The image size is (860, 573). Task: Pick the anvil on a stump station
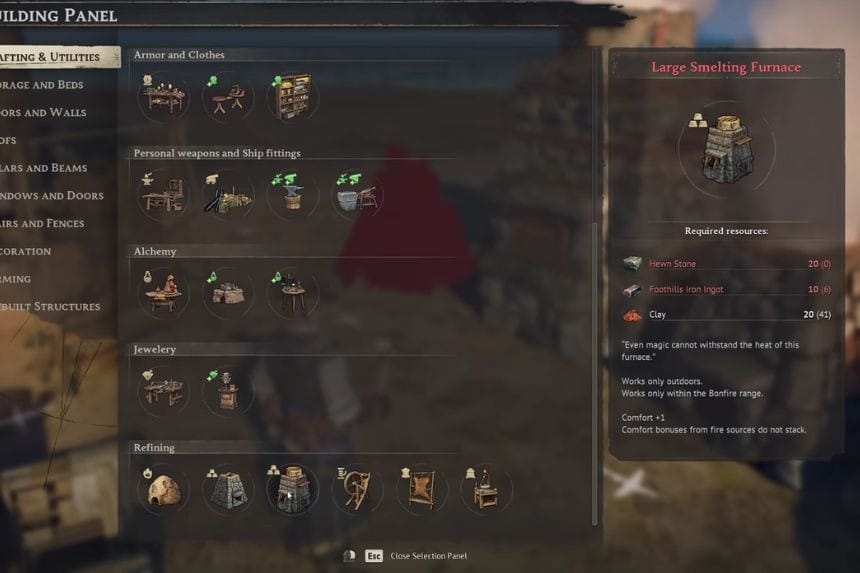[x=292, y=194]
